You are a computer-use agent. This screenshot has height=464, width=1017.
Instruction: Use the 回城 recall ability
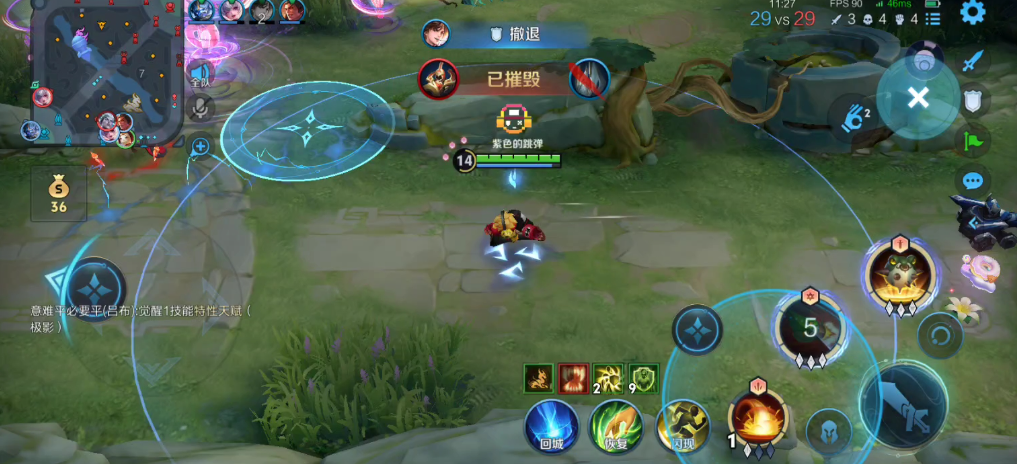pyautogui.click(x=551, y=426)
